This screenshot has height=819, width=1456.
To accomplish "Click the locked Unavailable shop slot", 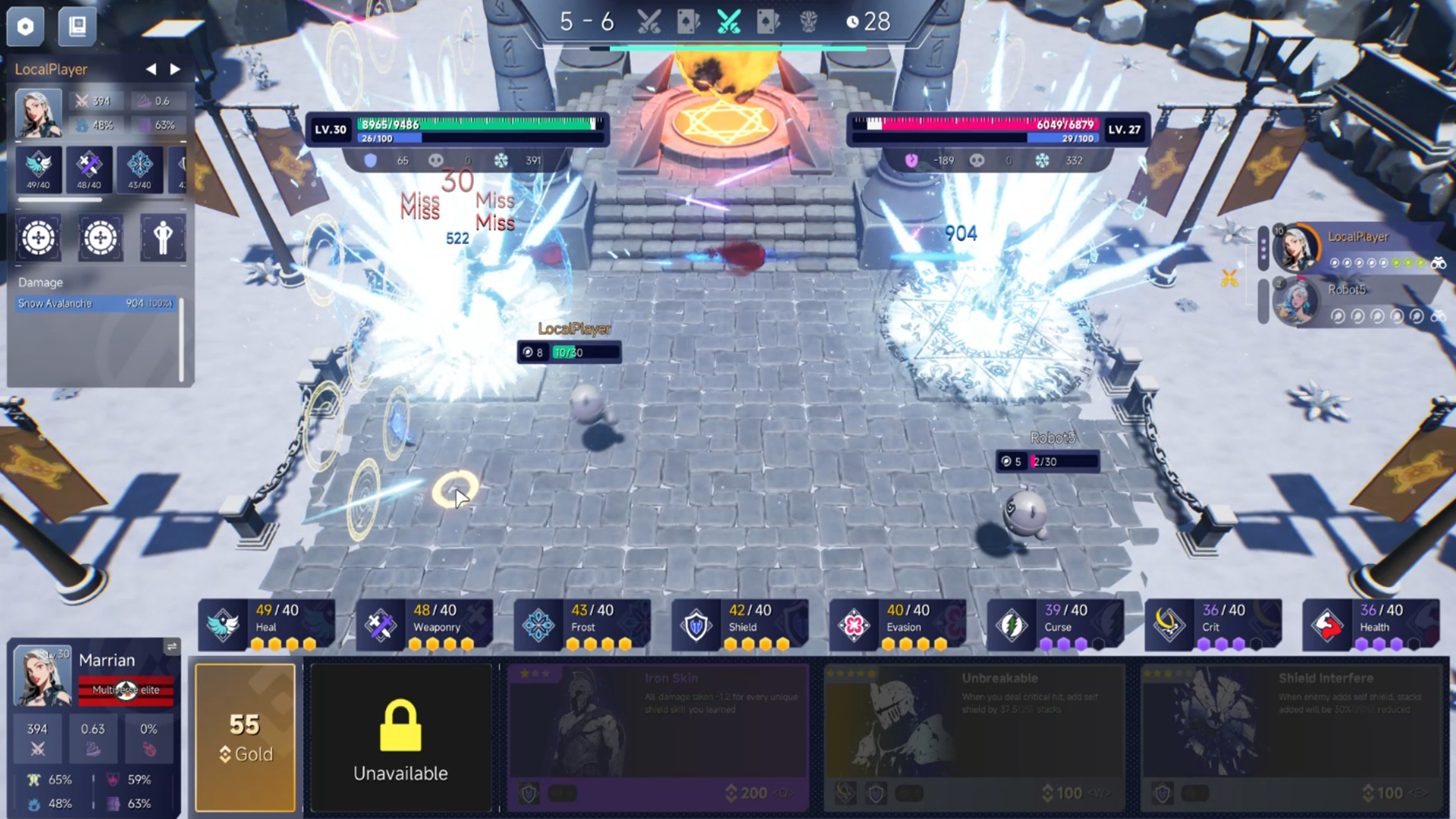I will 401,734.
